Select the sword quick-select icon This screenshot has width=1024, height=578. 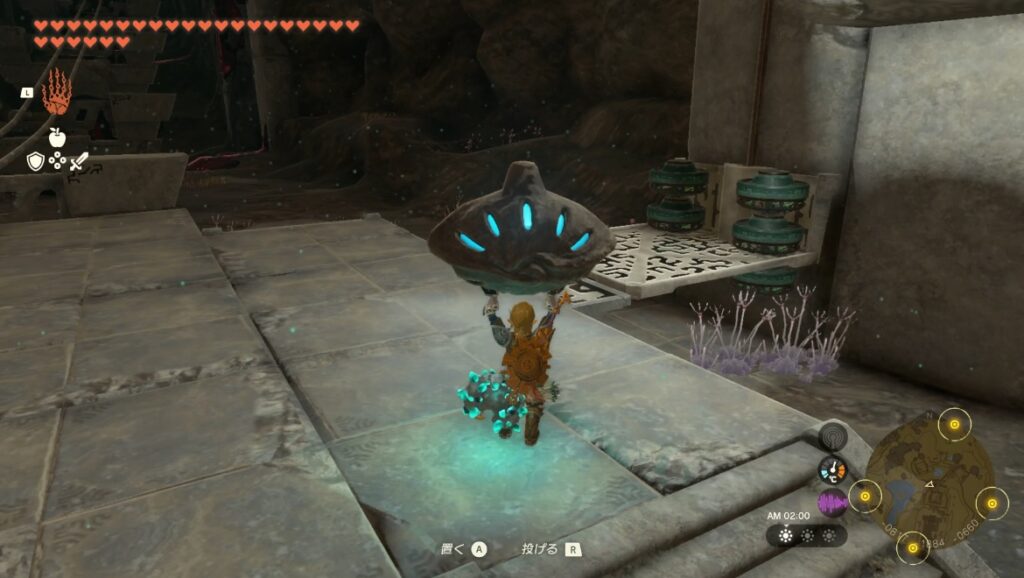79,161
